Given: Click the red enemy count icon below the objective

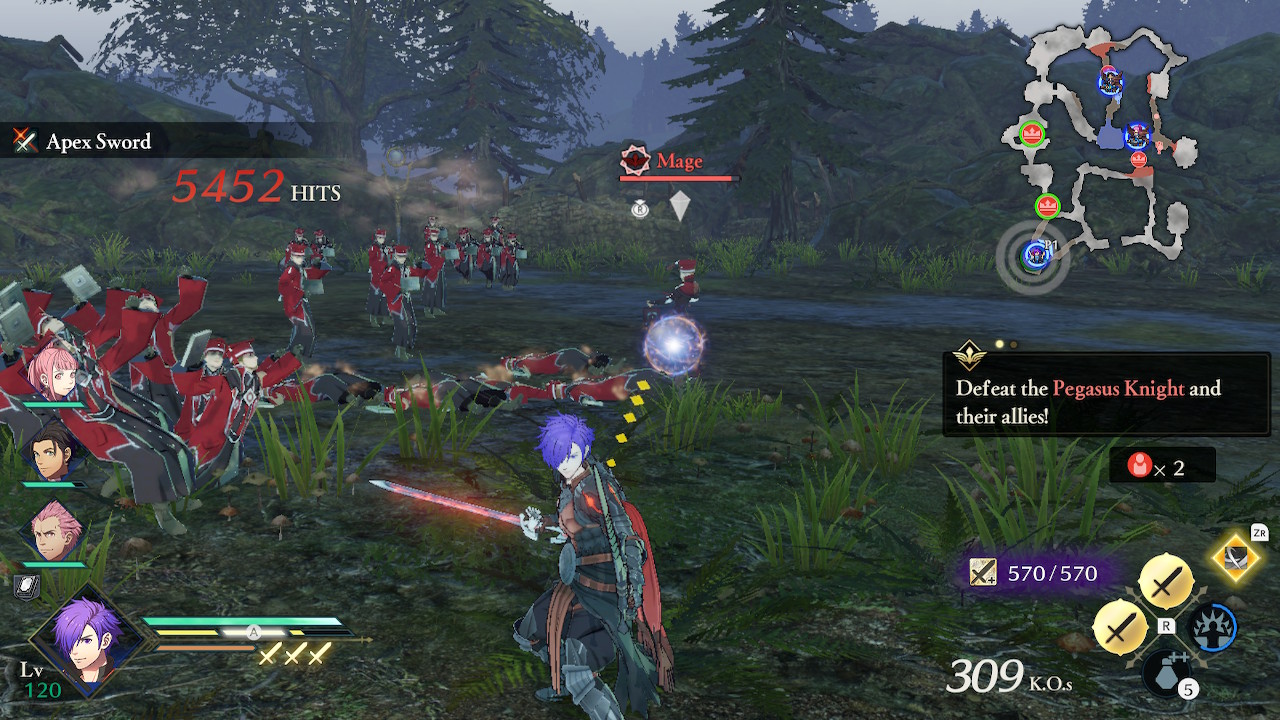Looking at the screenshot, I should click(1140, 464).
